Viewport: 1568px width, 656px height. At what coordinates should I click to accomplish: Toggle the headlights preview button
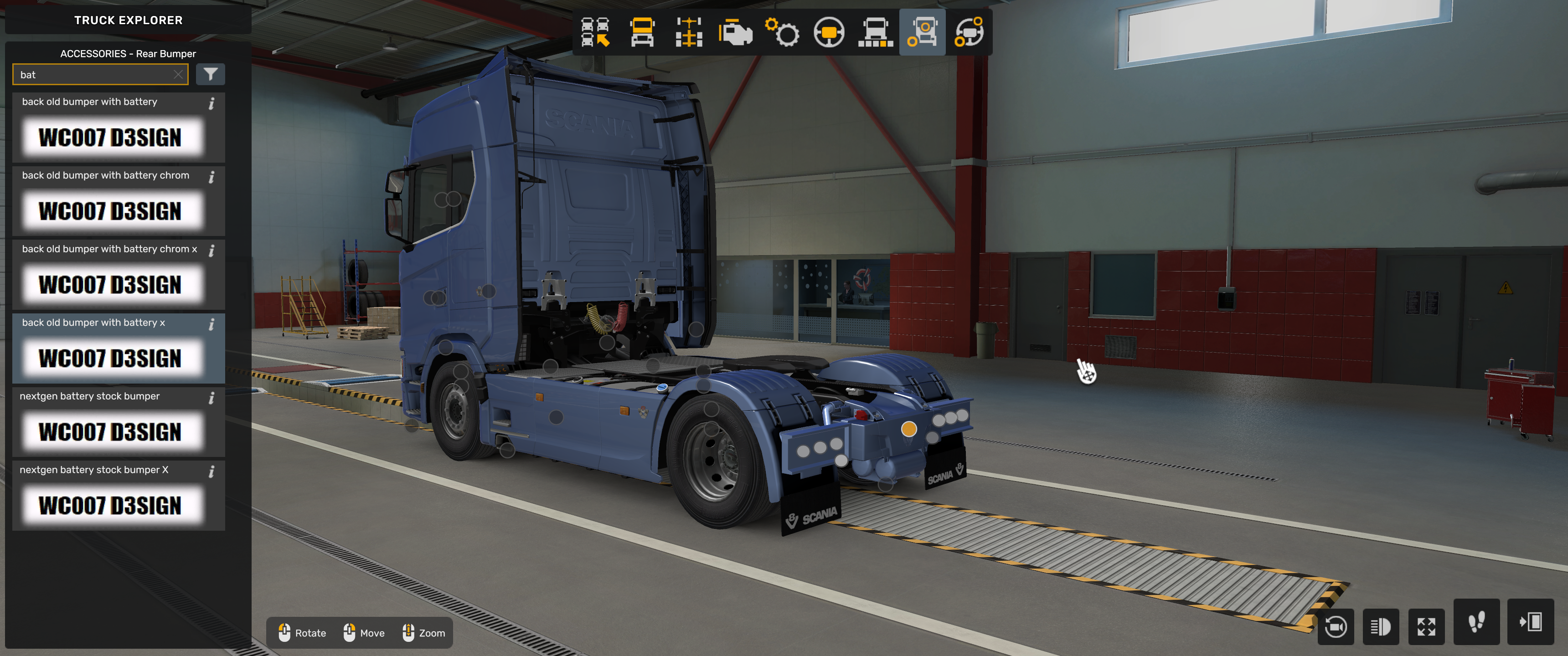click(x=1382, y=627)
